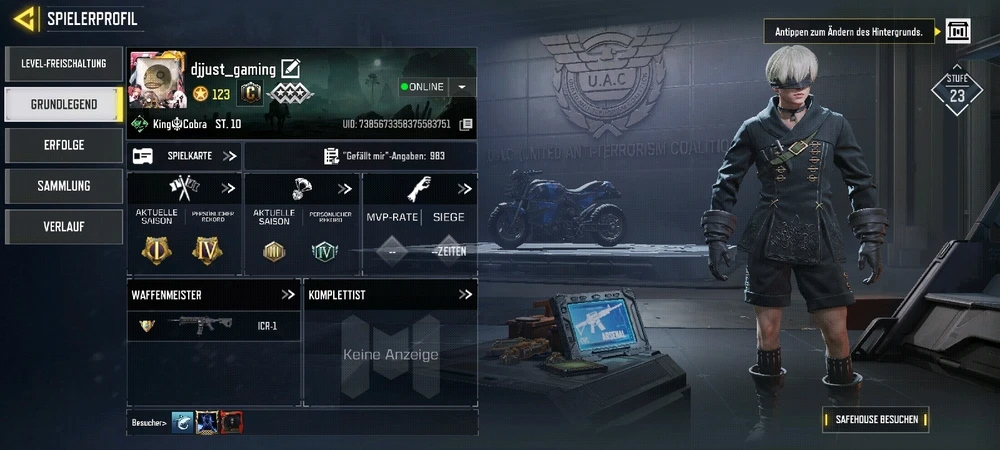Select the ICR-1 weapon entry

pyautogui.click(x=214, y=325)
